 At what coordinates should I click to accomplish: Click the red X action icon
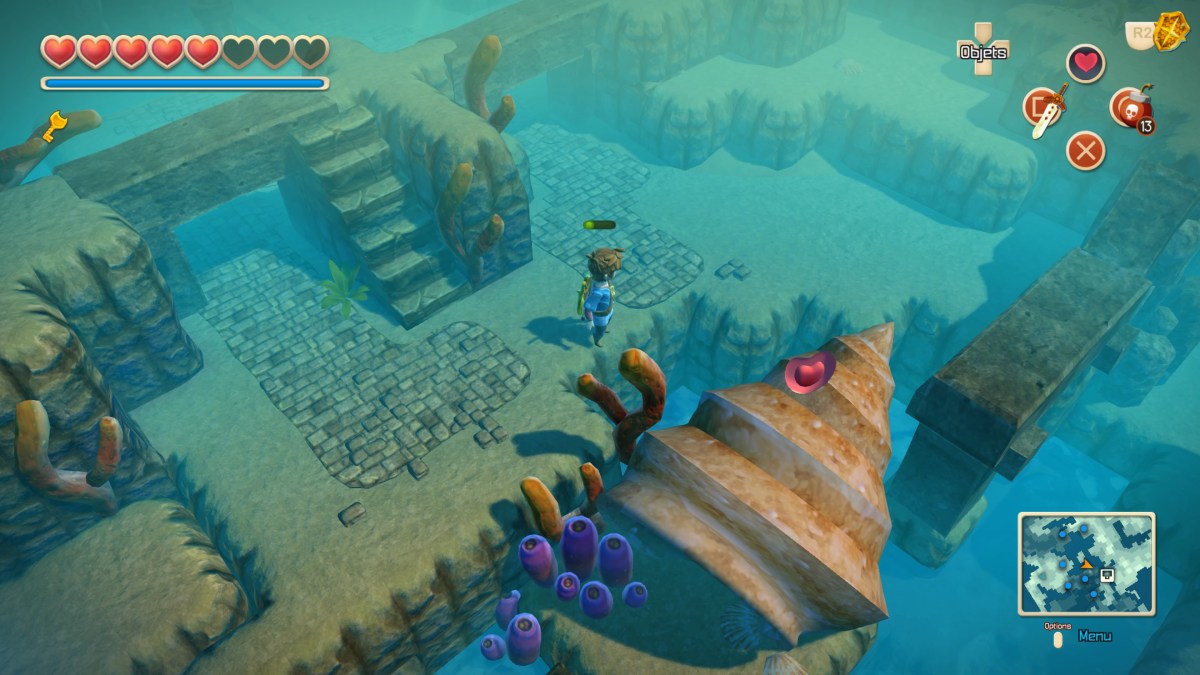(x=1085, y=151)
